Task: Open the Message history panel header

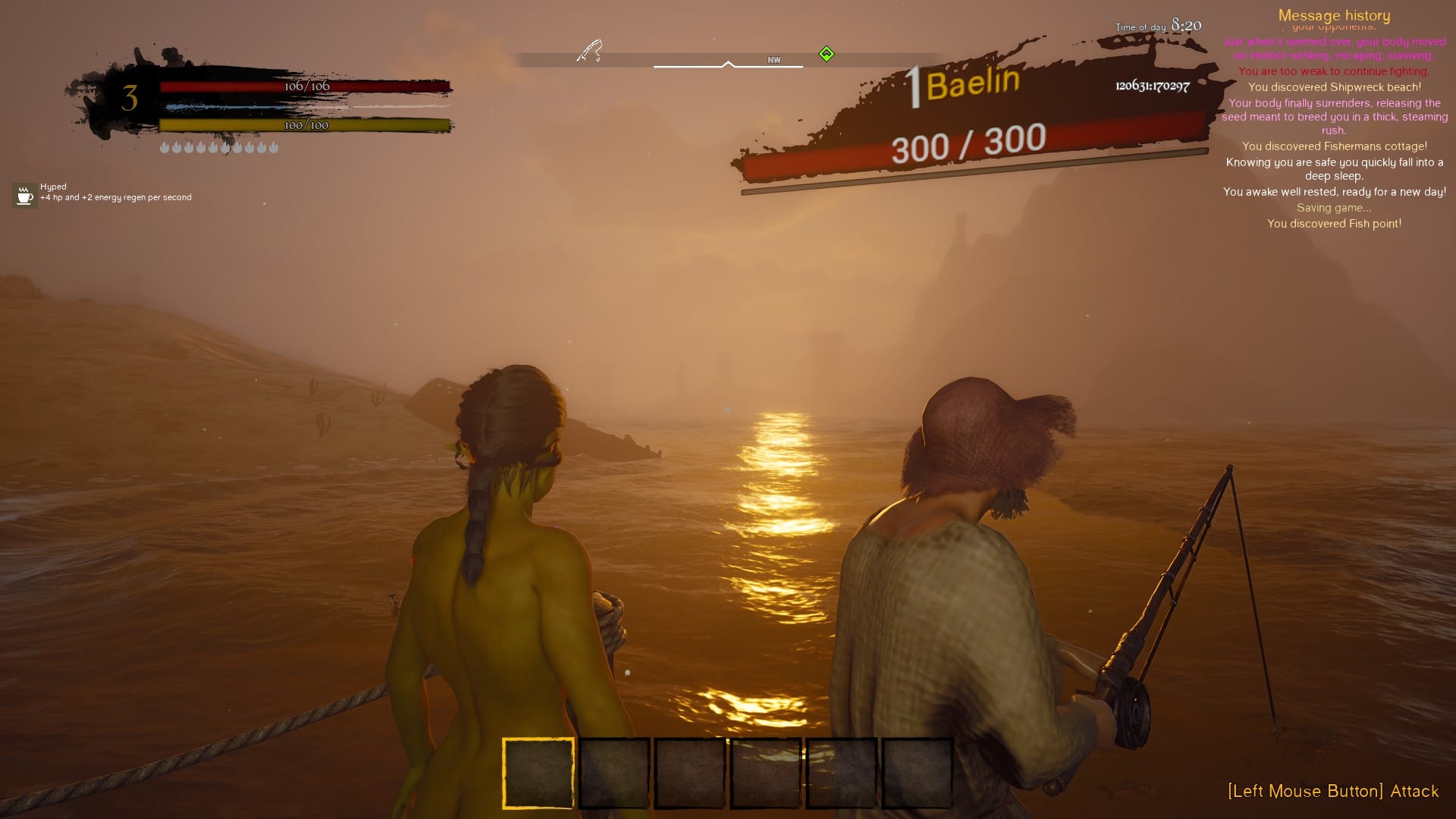Action: (x=1334, y=15)
